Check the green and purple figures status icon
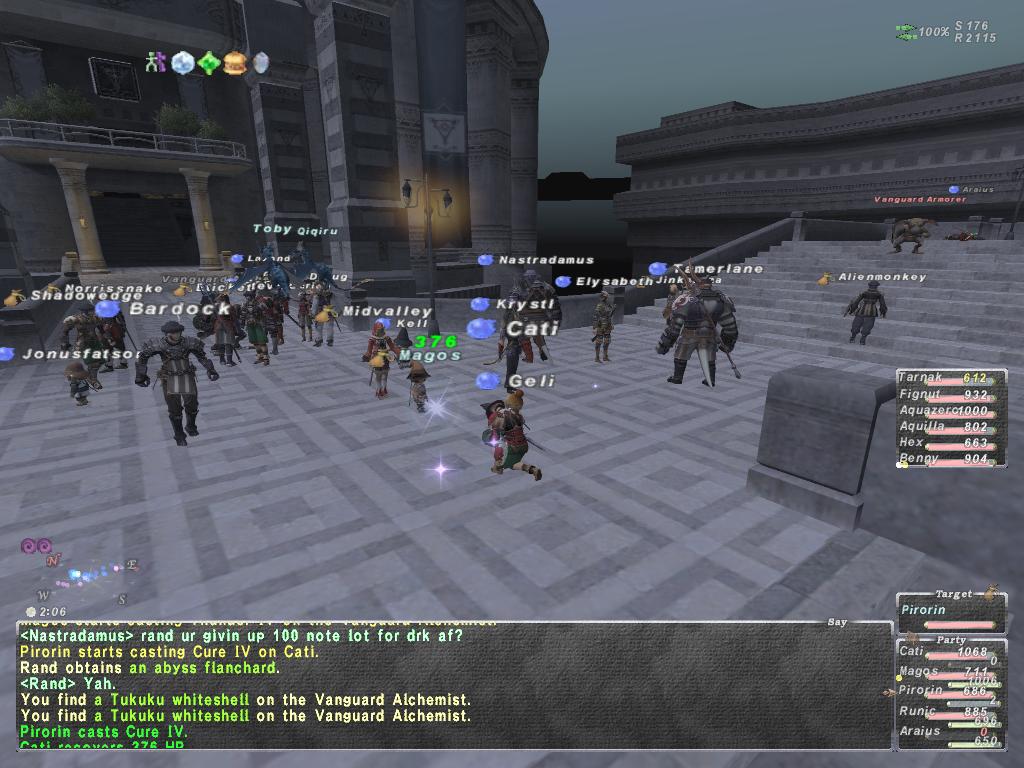Viewport: 1024px width, 768px height. [155, 63]
